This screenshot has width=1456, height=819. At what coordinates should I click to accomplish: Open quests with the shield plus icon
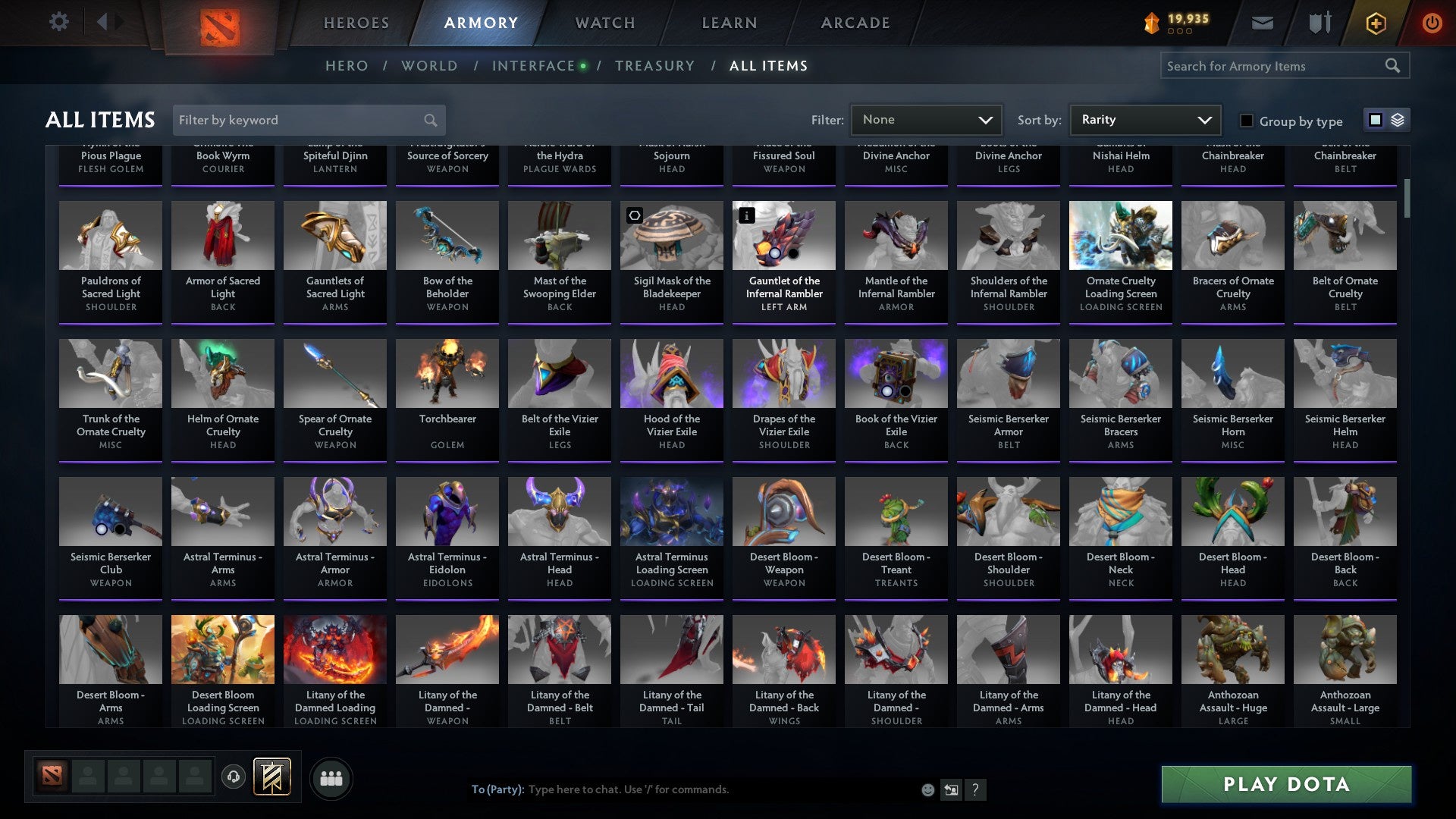[1375, 23]
